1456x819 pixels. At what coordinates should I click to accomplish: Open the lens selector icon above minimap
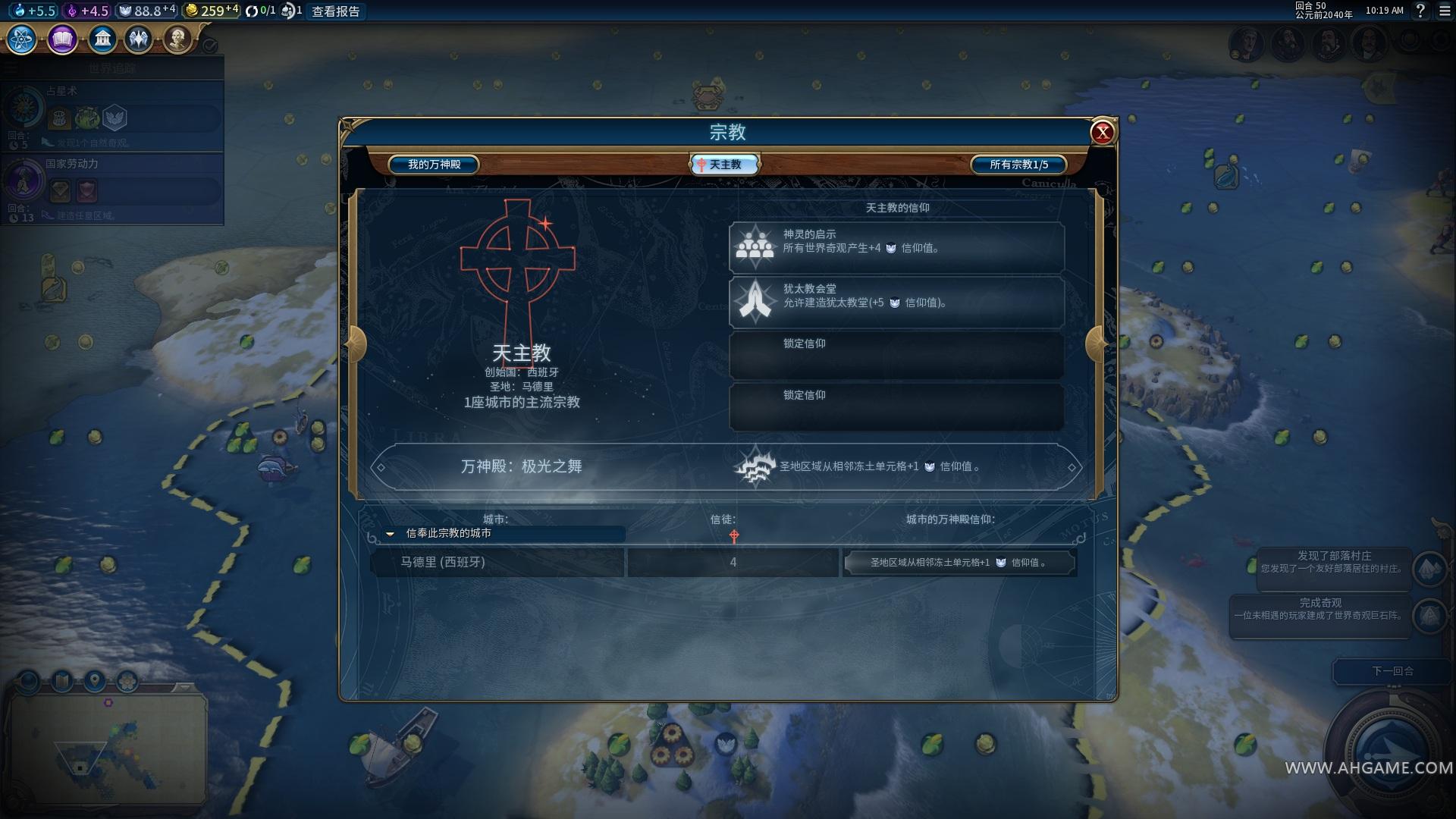127,680
